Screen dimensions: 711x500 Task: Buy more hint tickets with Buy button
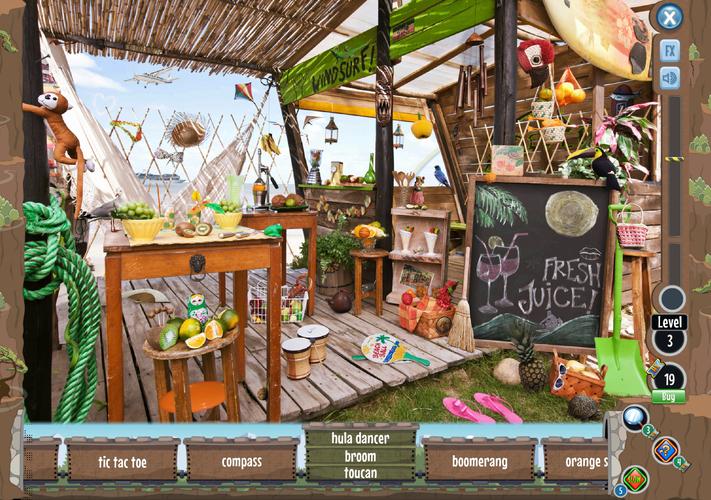[x=668, y=397]
